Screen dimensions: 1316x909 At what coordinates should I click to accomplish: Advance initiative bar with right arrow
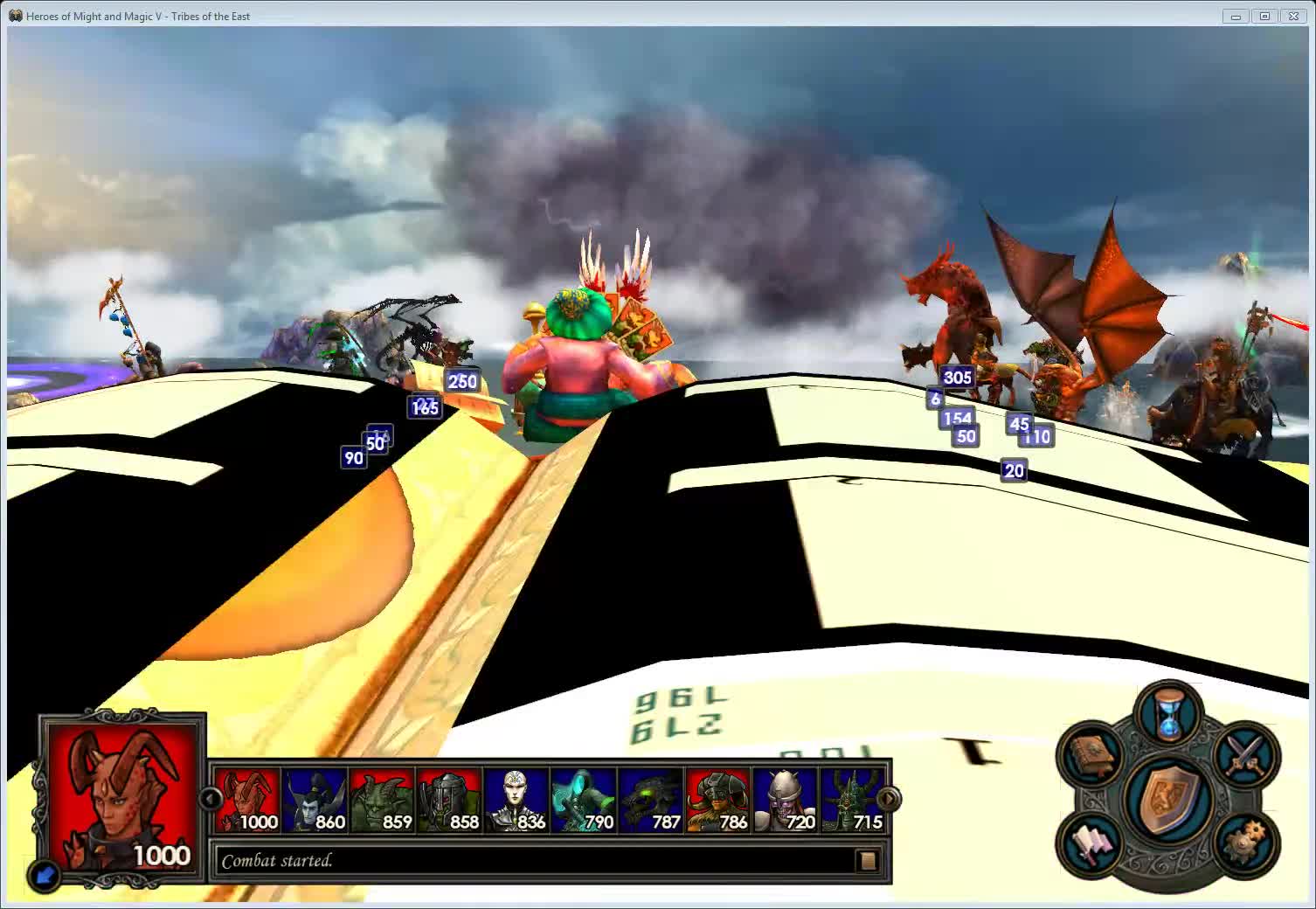(888, 799)
